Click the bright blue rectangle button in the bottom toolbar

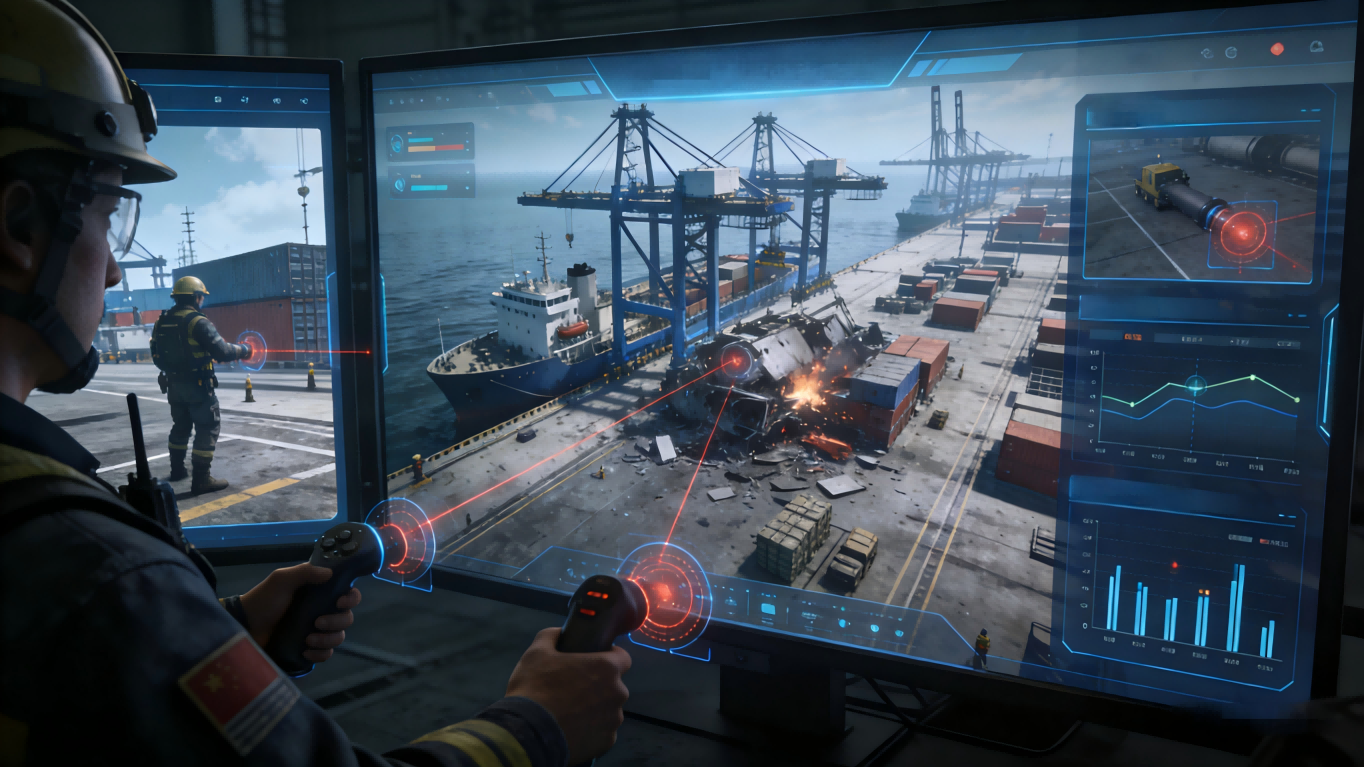point(768,607)
